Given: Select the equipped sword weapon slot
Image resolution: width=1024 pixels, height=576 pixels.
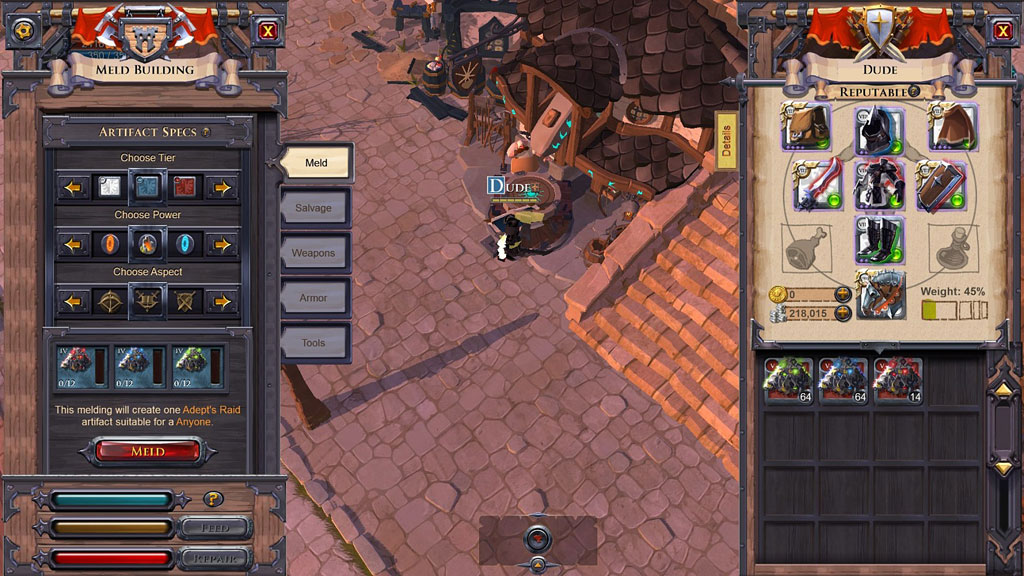Looking at the screenshot, I should click(x=818, y=185).
